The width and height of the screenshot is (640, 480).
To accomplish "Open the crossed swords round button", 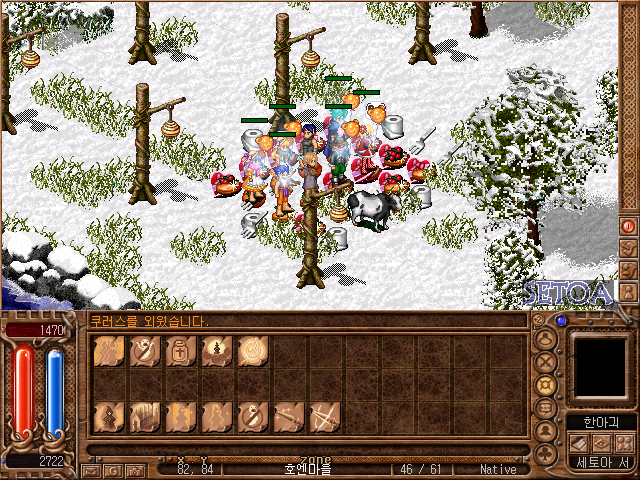I will point(546,360).
